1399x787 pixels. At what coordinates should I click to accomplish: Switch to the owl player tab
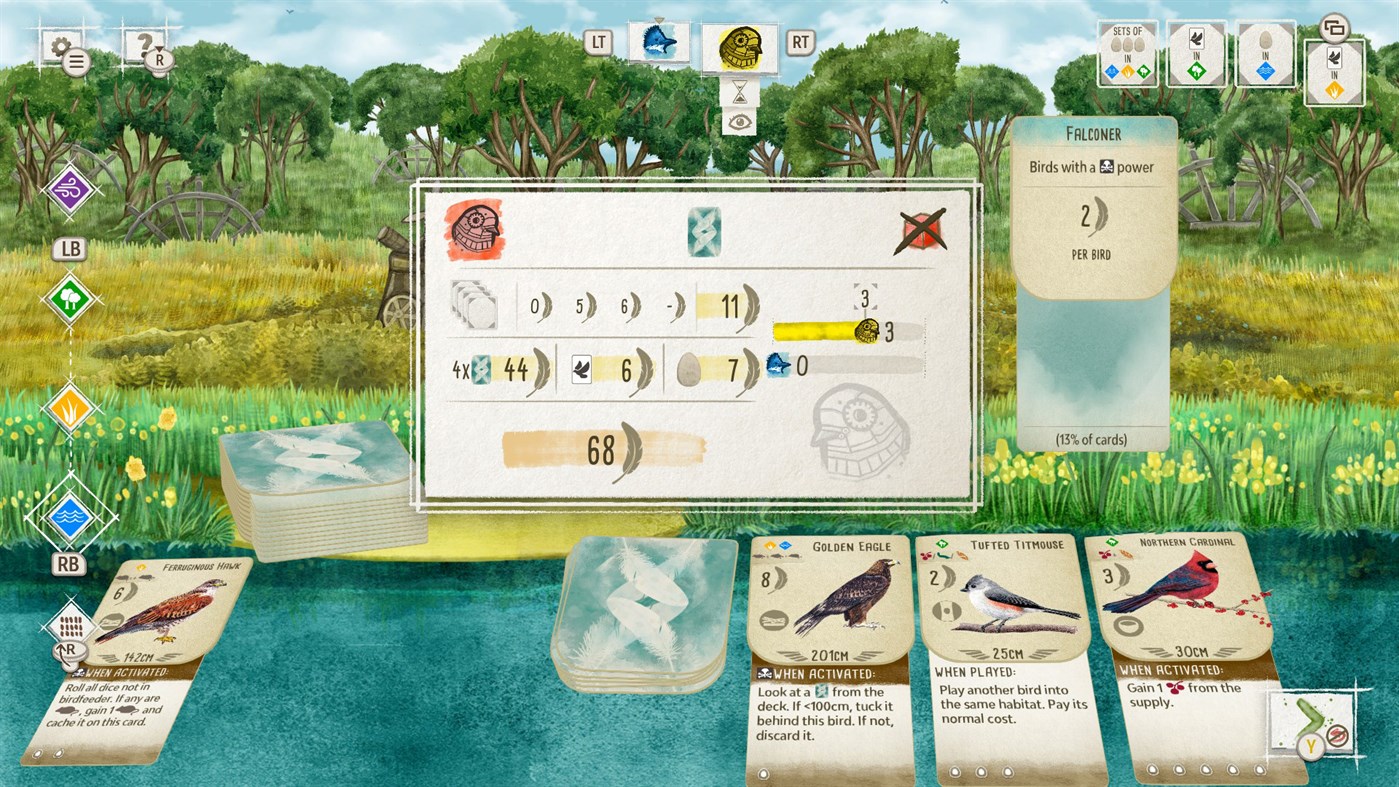pos(741,48)
